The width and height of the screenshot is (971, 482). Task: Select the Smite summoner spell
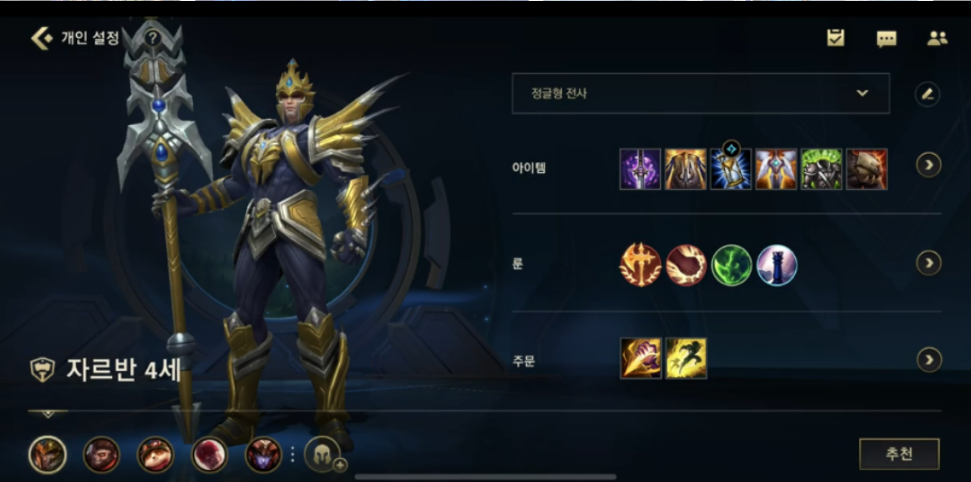(x=640, y=358)
